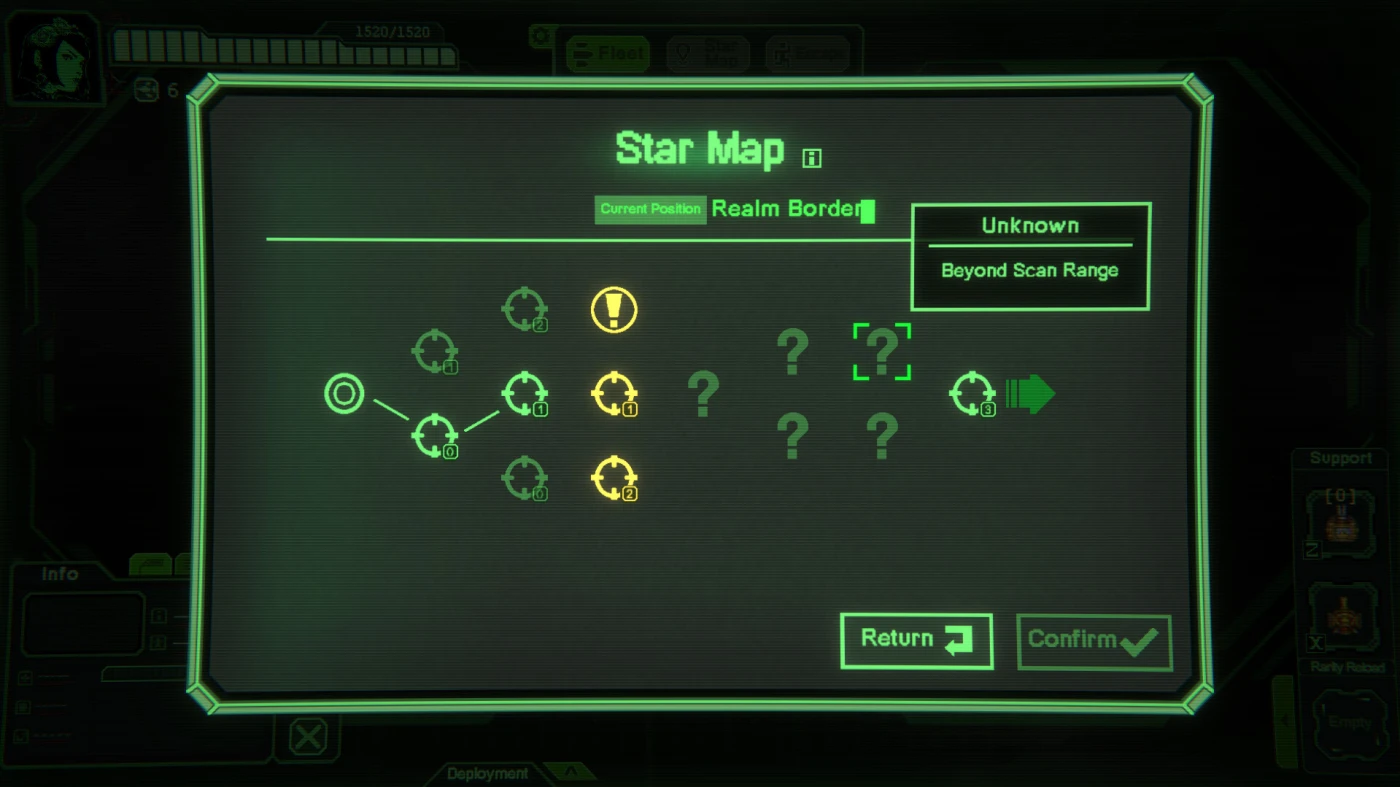Click the Return button
The height and width of the screenshot is (787, 1400).
[x=916, y=640]
